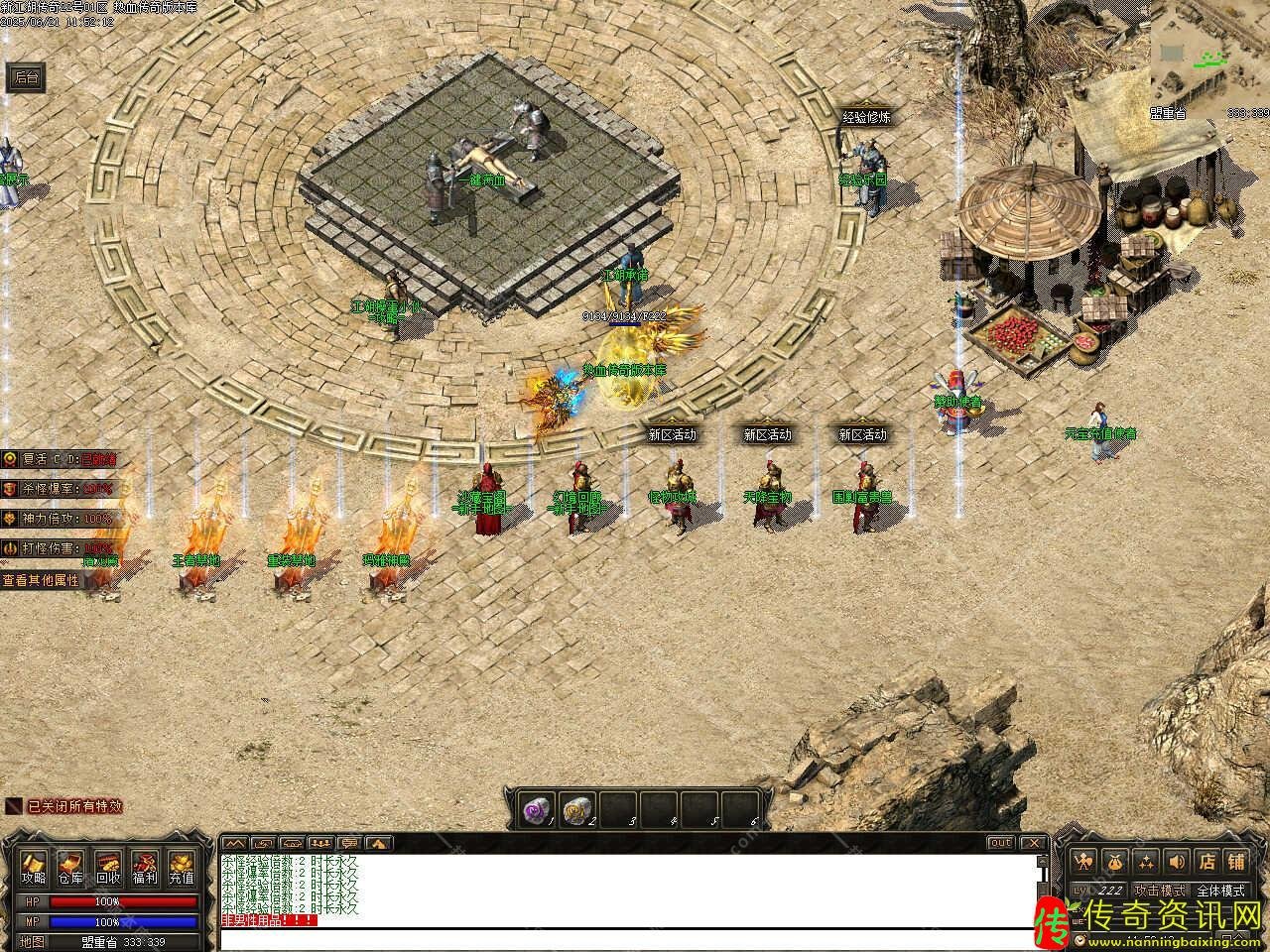Screen dimensions: 1270x952
Task: Open the 充值 recharge window
Action: 182,868
